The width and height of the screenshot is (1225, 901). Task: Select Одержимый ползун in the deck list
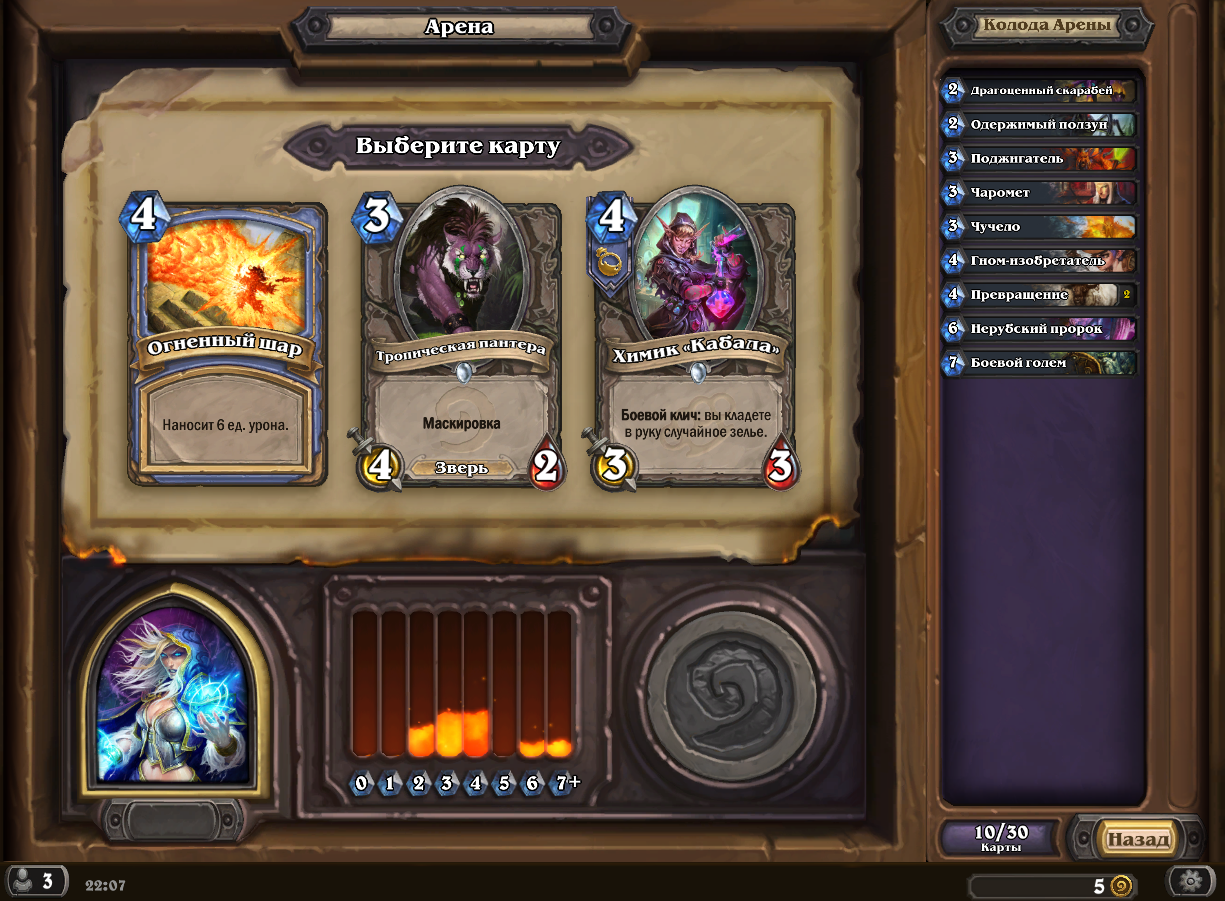[x=1040, y=124]
